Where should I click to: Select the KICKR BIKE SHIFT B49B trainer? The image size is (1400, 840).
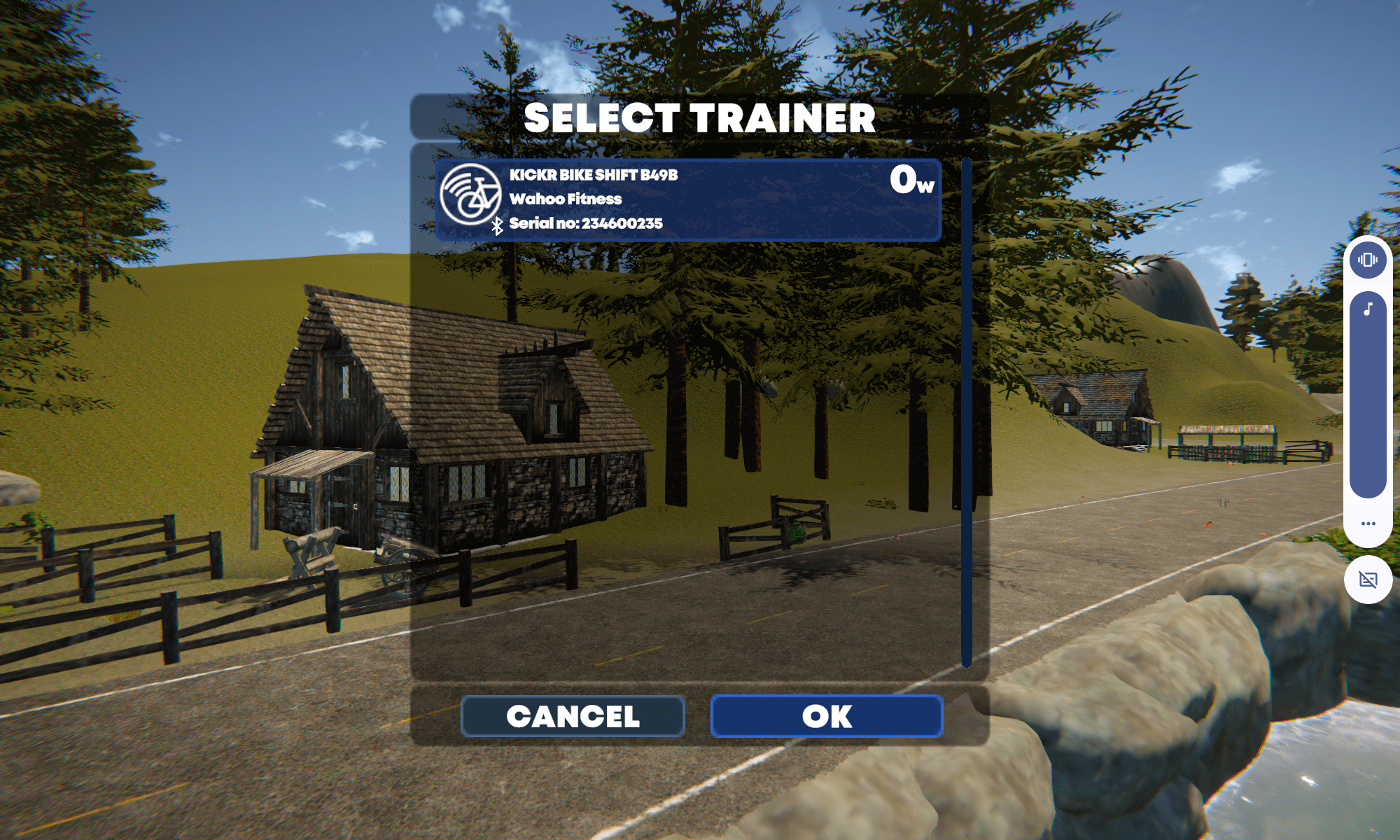[x=687, y=200]
